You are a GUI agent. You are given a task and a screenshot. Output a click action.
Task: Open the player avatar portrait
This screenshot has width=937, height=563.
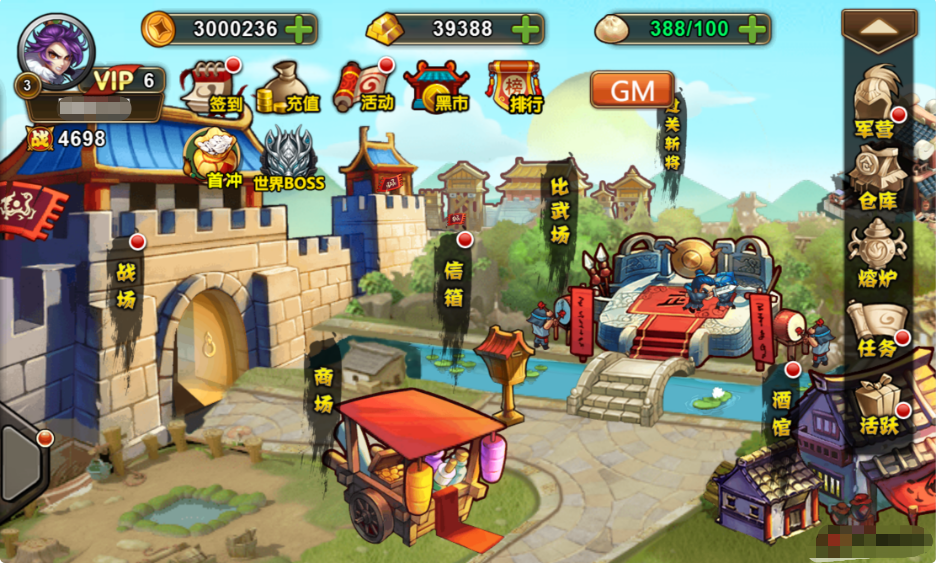click(56, 50)
